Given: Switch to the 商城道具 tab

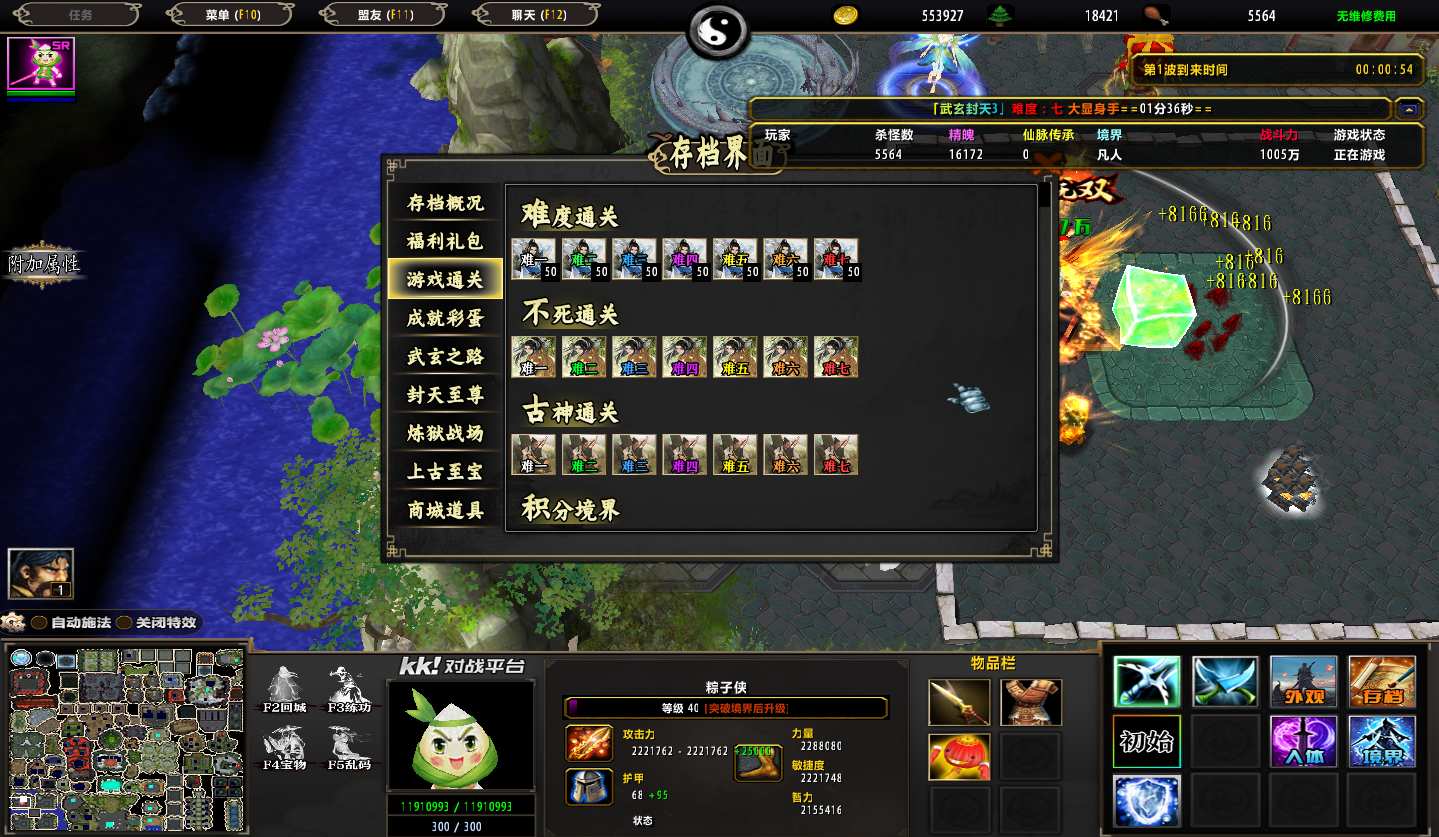Looking at the screenshot, I should 445,510.
